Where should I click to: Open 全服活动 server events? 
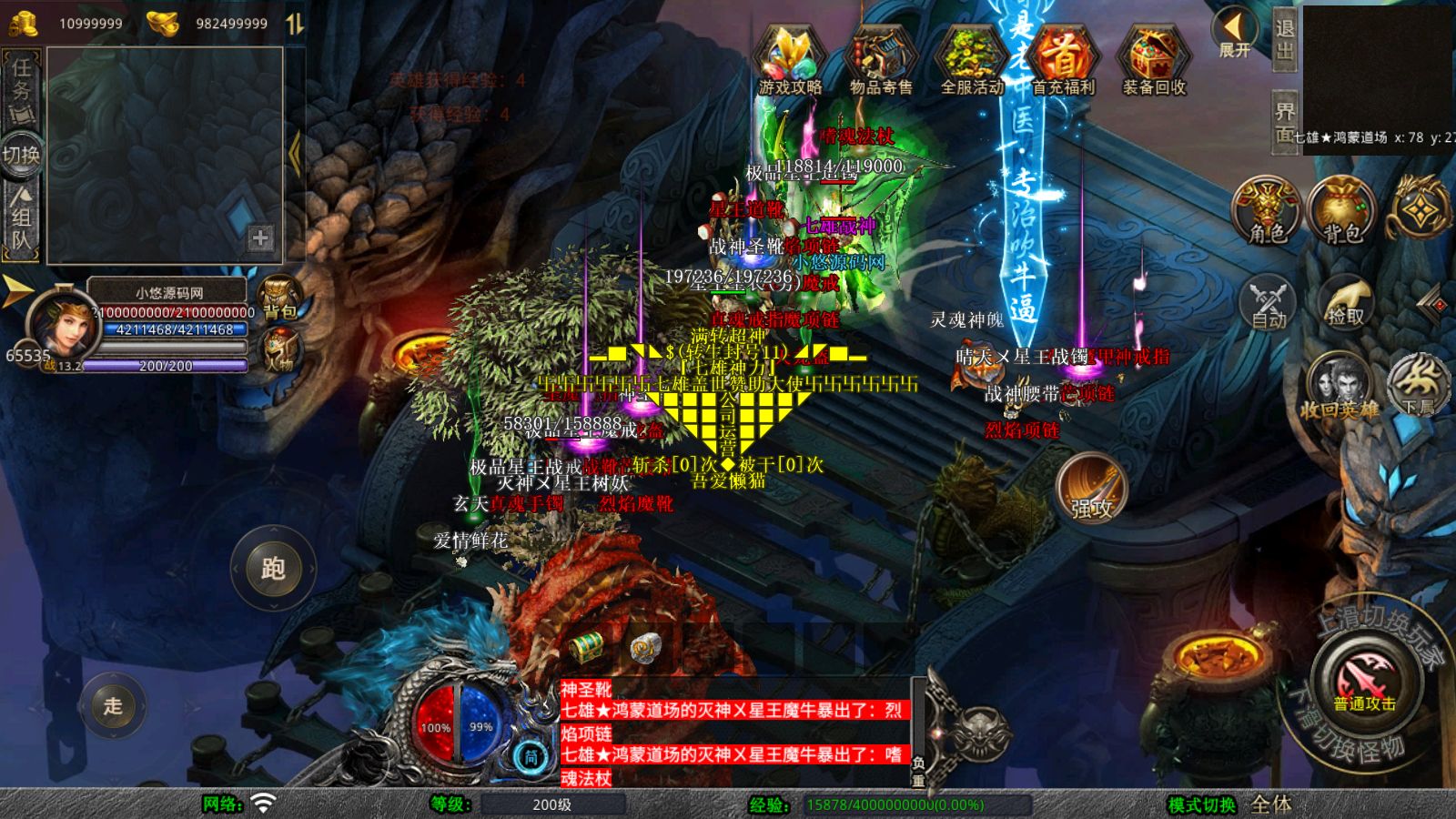point(972,60)
